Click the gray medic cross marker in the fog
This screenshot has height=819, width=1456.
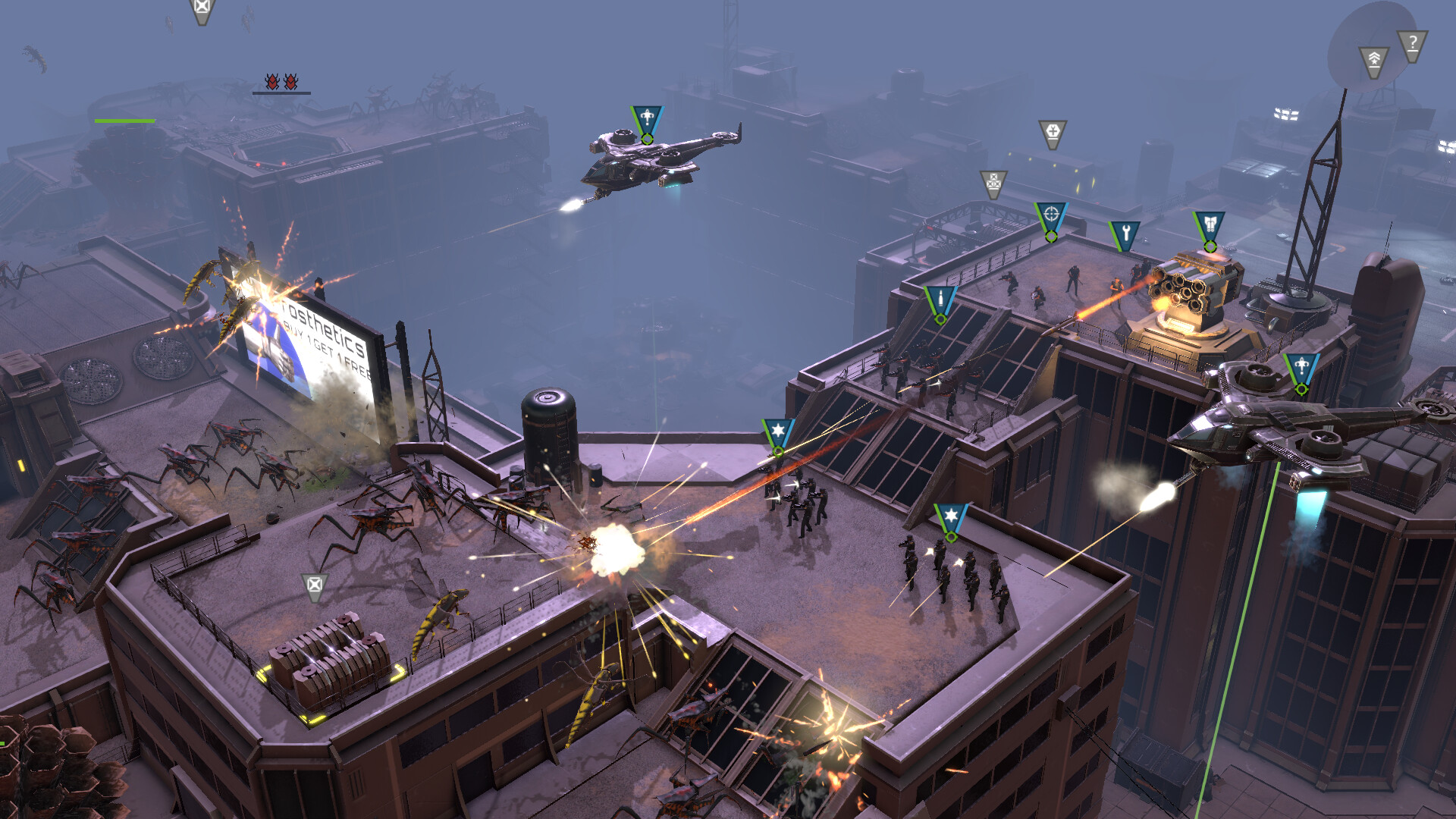(x=1052, y=129)
